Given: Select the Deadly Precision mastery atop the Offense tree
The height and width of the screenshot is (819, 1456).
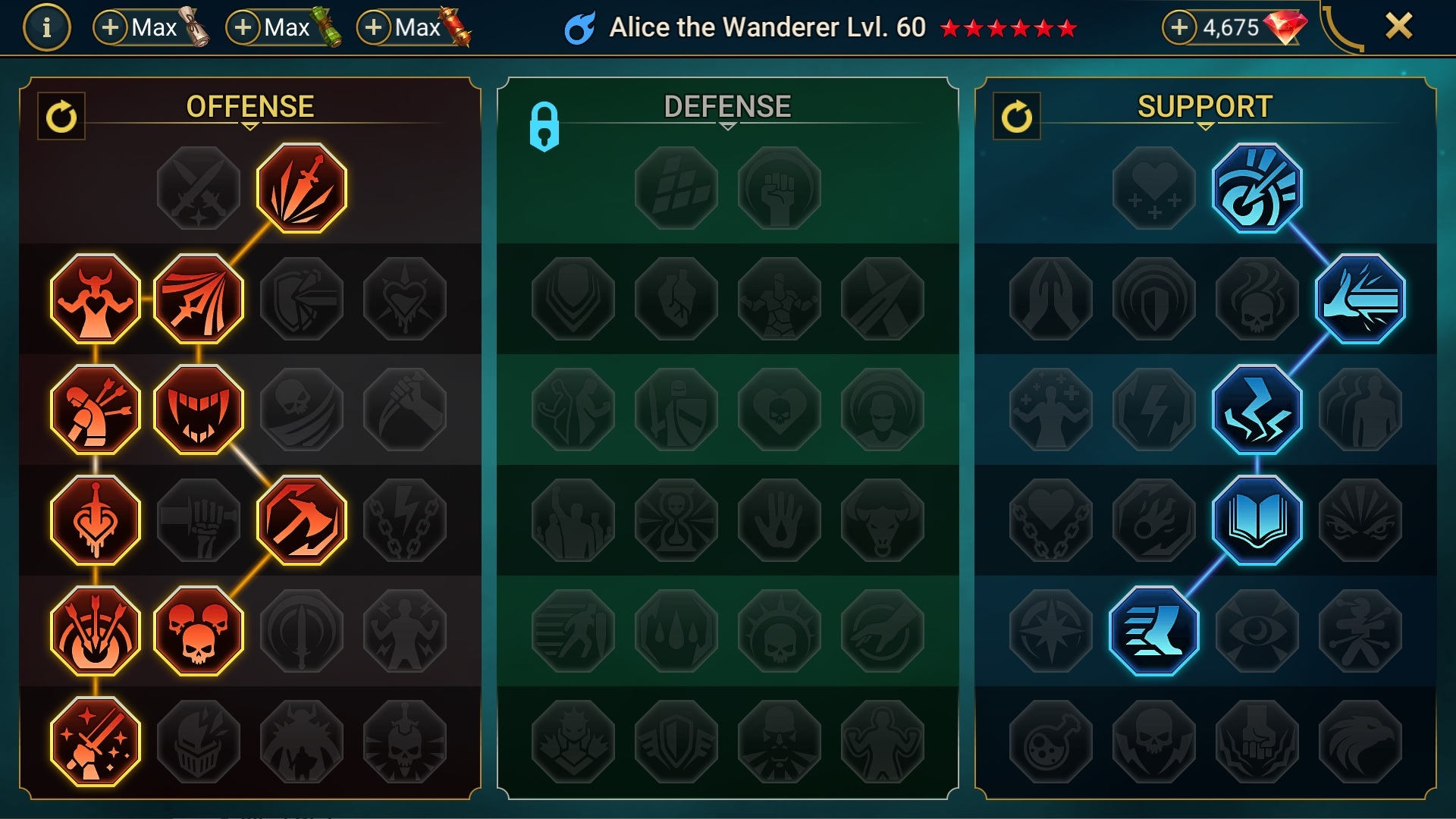Looking at the screenshot, I should coord(302,188).
